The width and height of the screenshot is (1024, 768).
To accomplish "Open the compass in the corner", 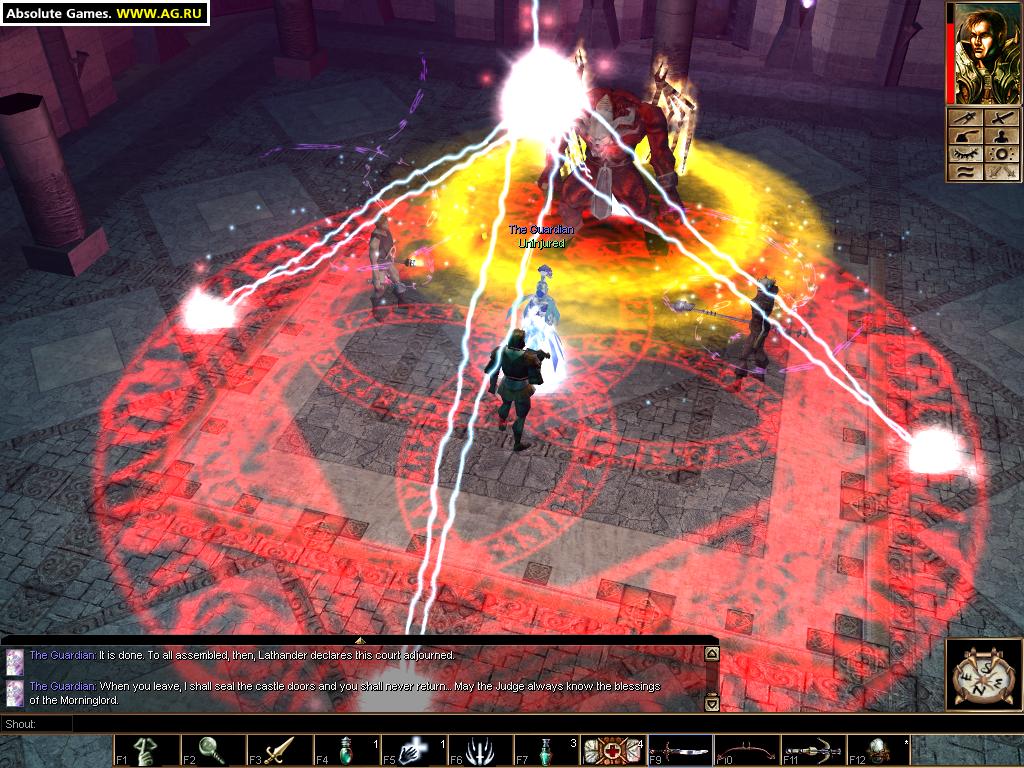I will [x=982, y=675].
